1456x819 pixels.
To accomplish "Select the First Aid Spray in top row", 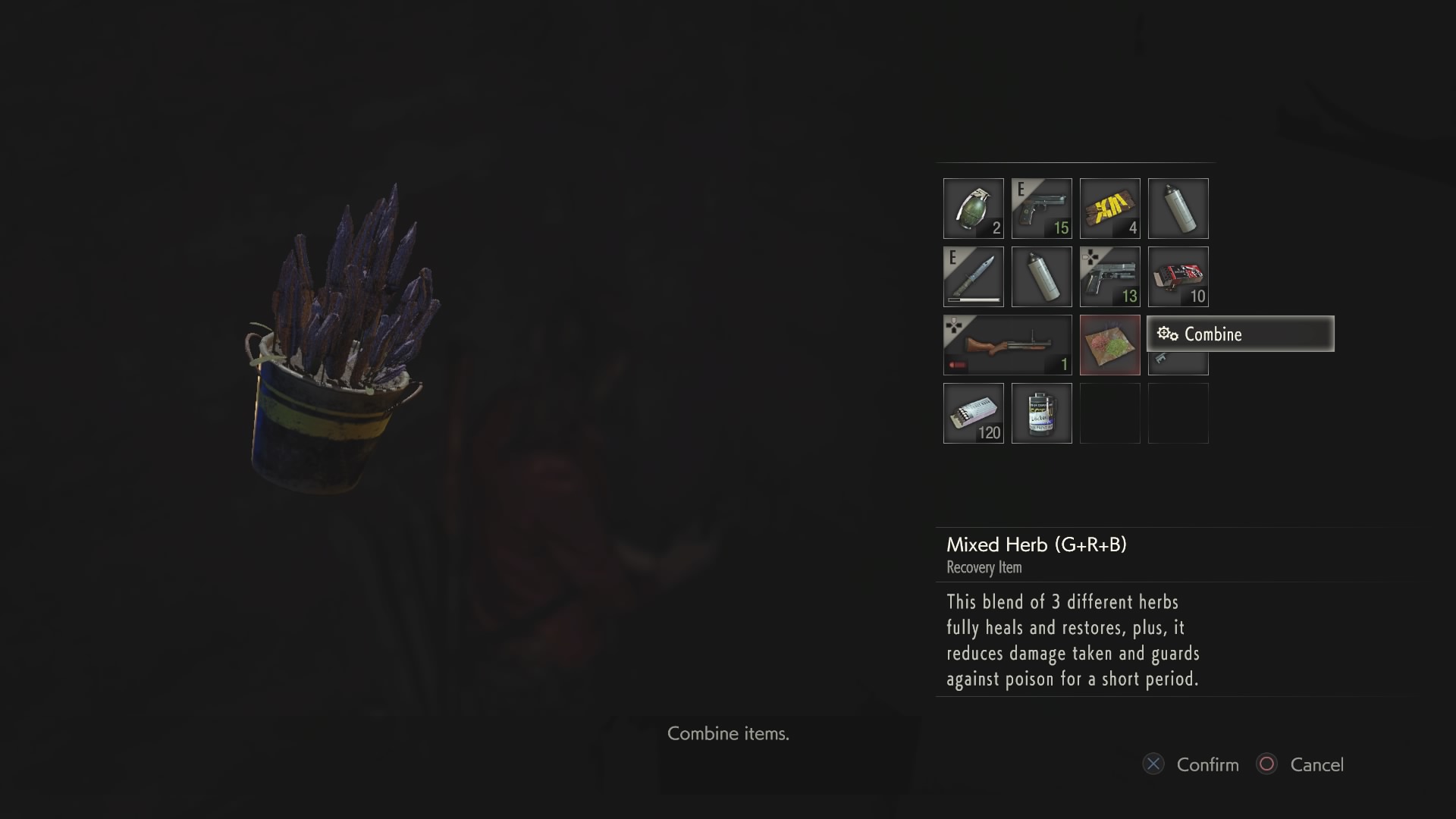I will click(x=1178, y=209).
